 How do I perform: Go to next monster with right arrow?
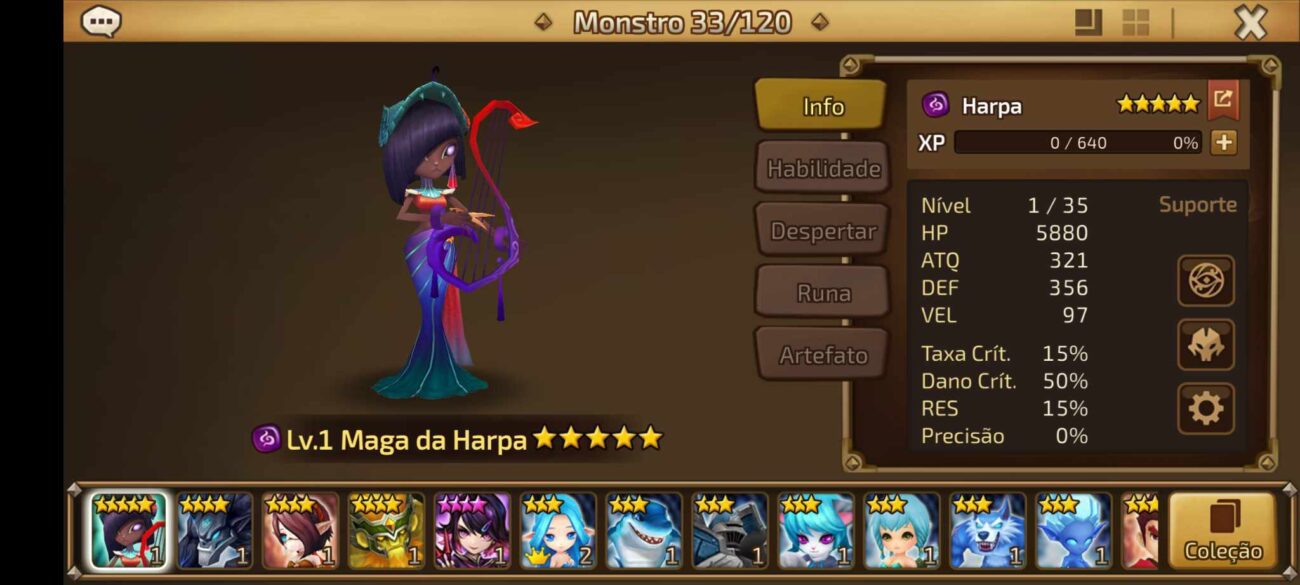tap(819, 21)
